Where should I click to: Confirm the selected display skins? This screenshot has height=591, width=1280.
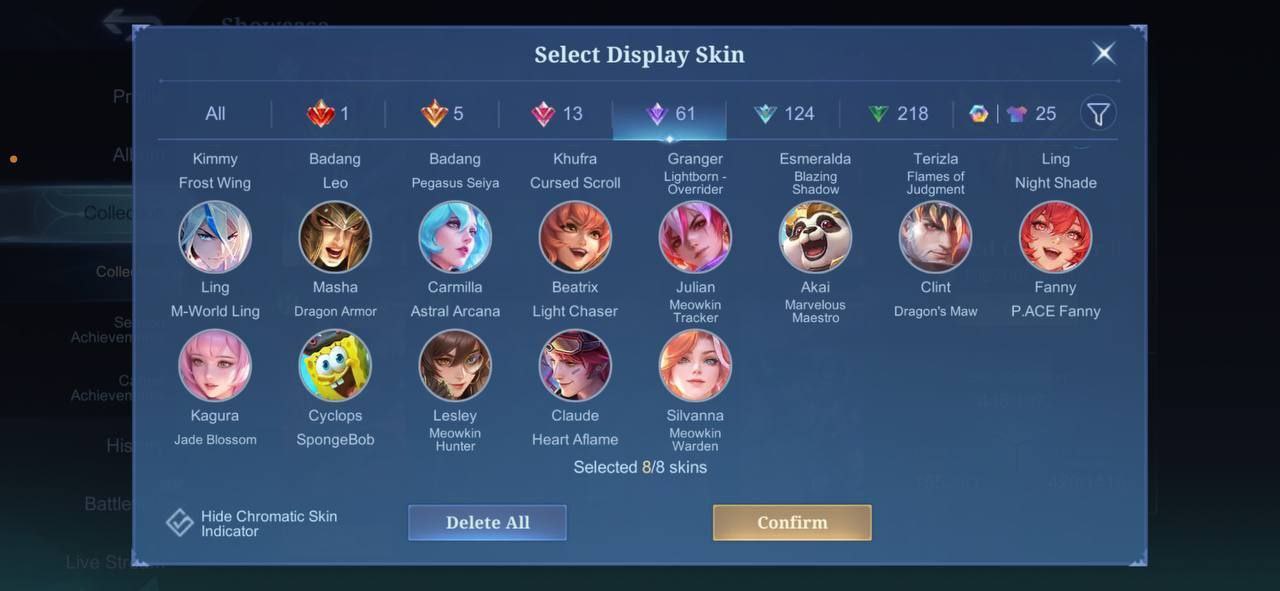[x=792, y=522]
